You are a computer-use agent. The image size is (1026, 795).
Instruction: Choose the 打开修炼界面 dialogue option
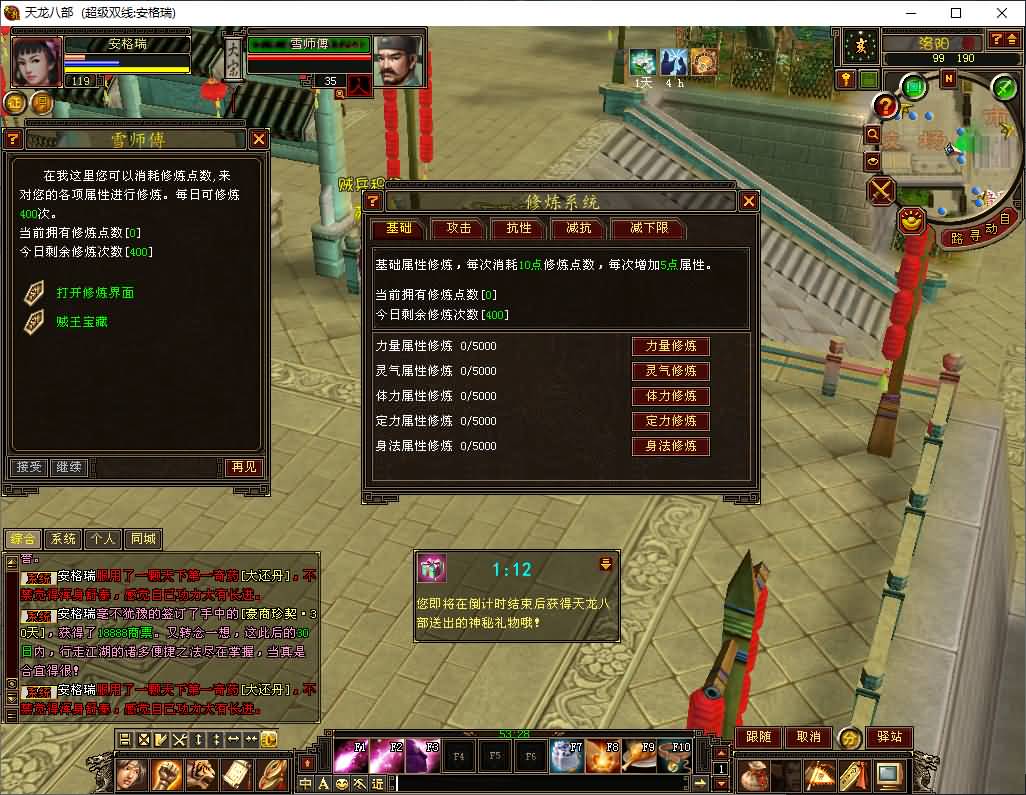coord(95,293)
